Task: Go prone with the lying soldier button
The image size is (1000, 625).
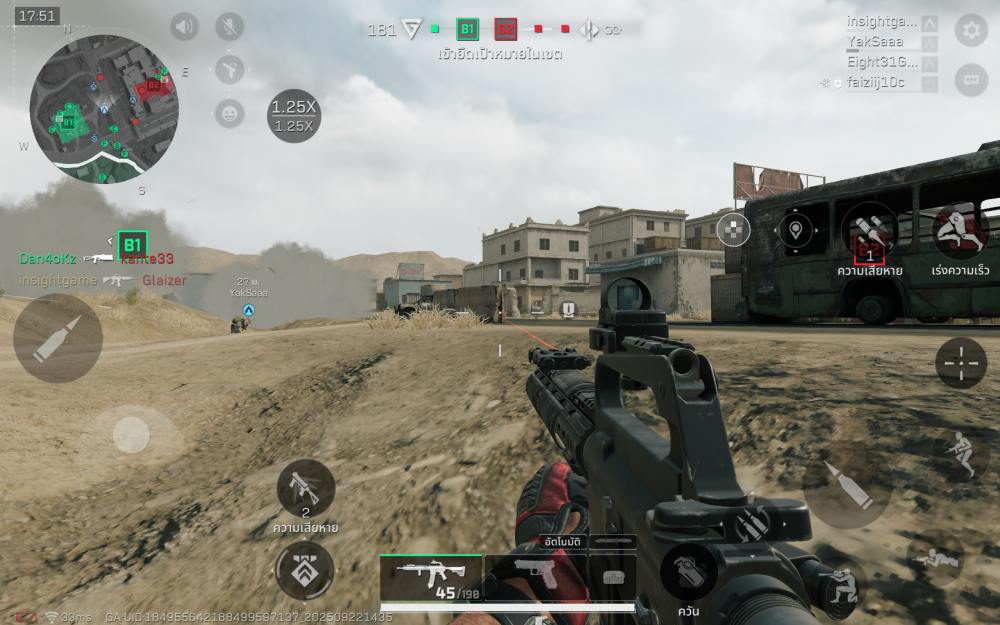Action: click(936, 558)
